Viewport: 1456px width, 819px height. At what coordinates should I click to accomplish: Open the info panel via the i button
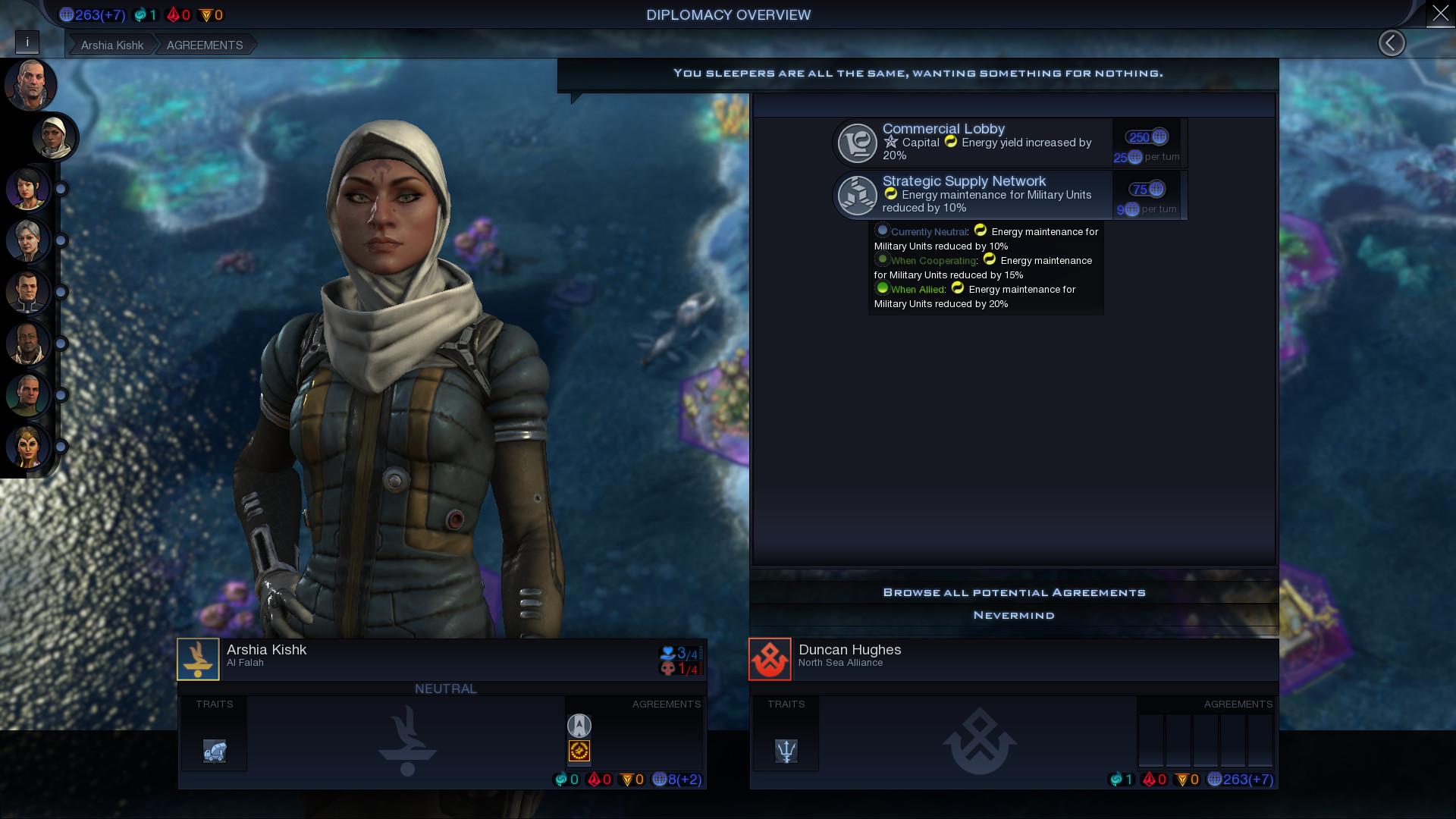(x=28, y=42)
